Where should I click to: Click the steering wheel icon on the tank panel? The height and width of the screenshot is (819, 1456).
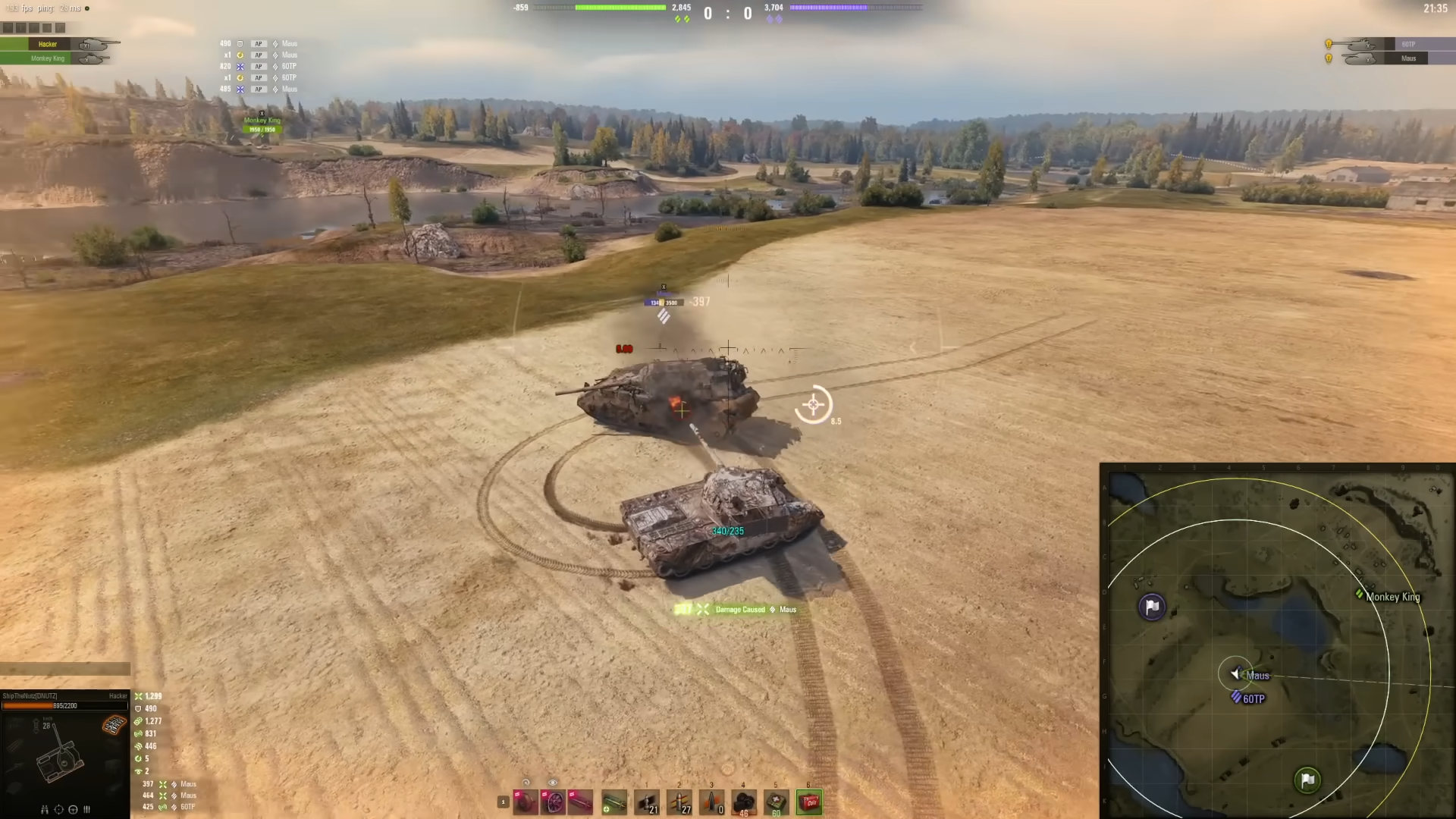73,809
